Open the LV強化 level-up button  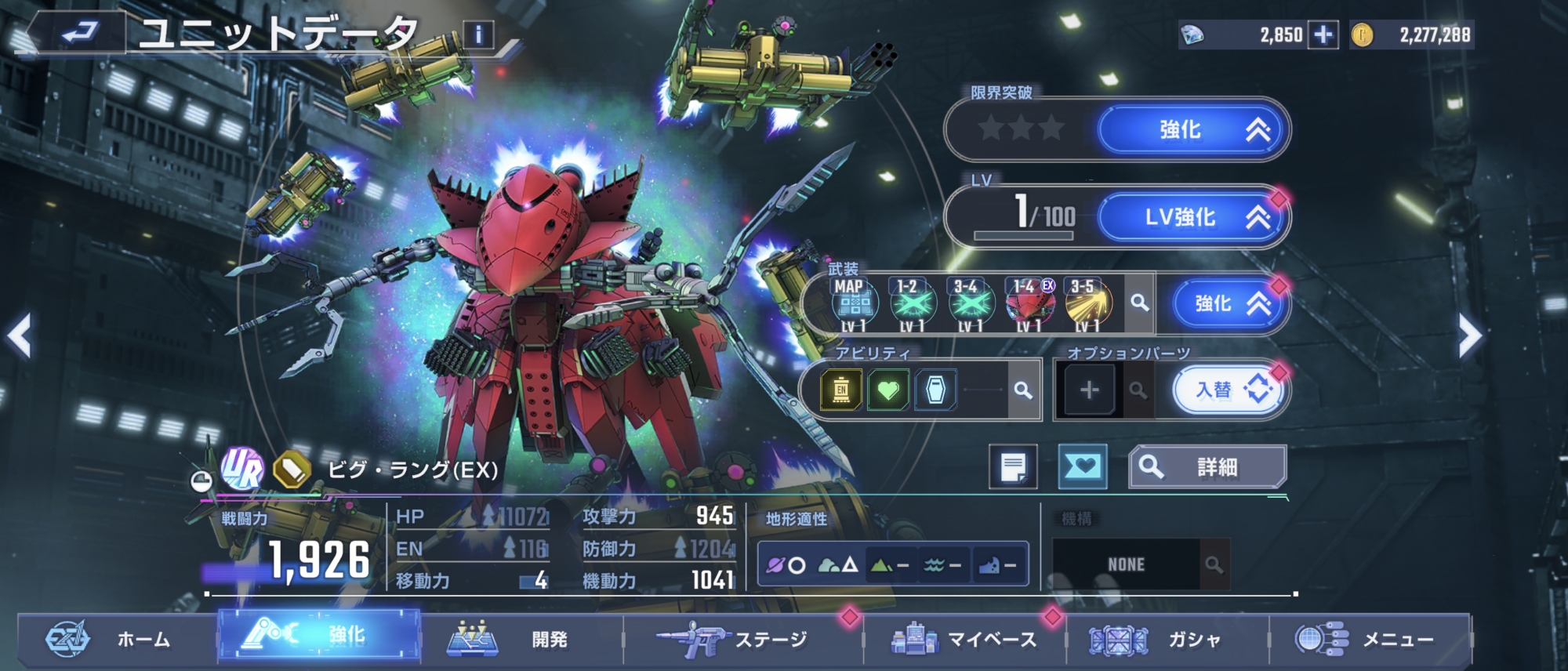coord(1192,217)
